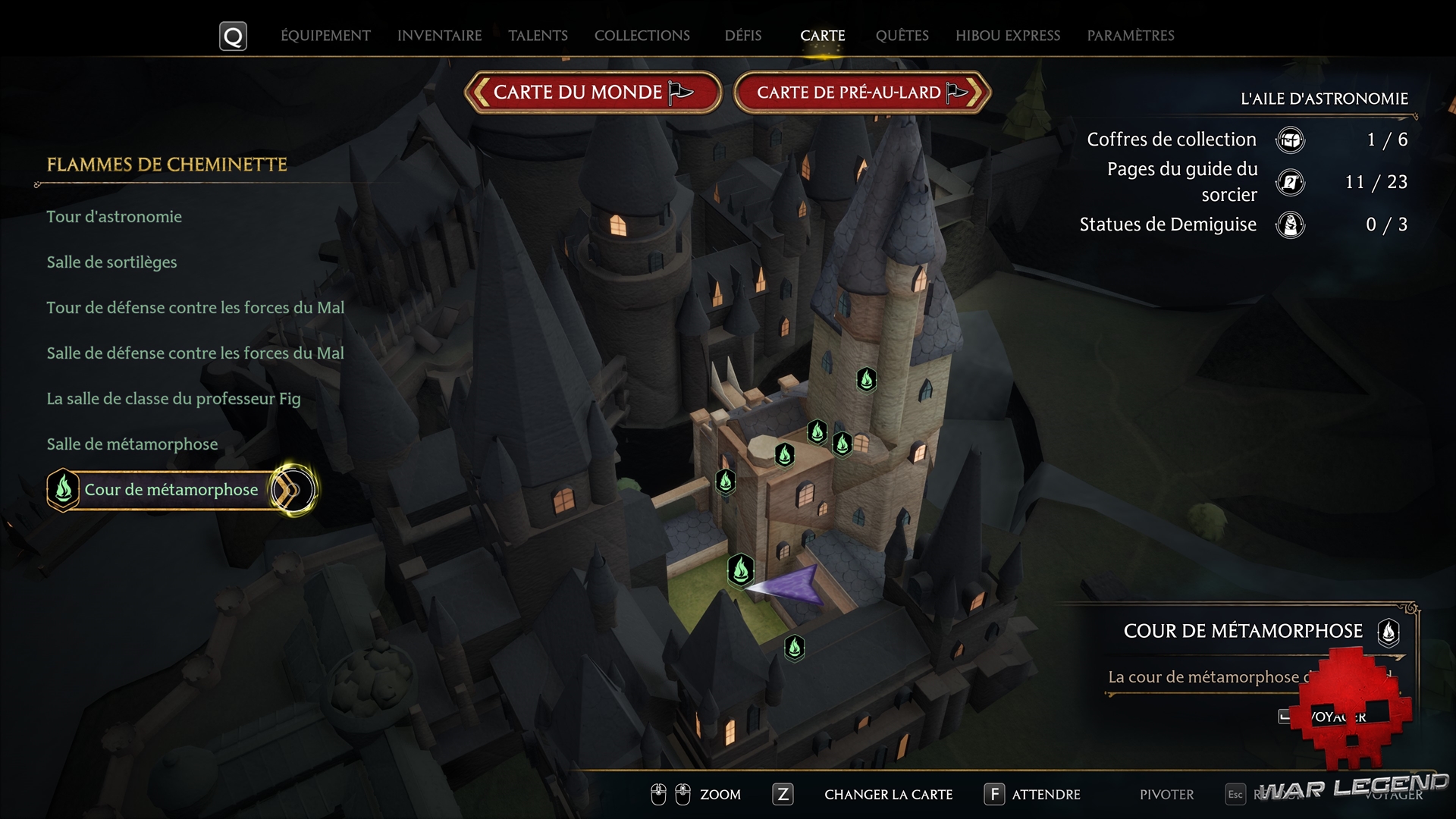Choose Salle de défense contre les forces du Mal

(196, 353)
